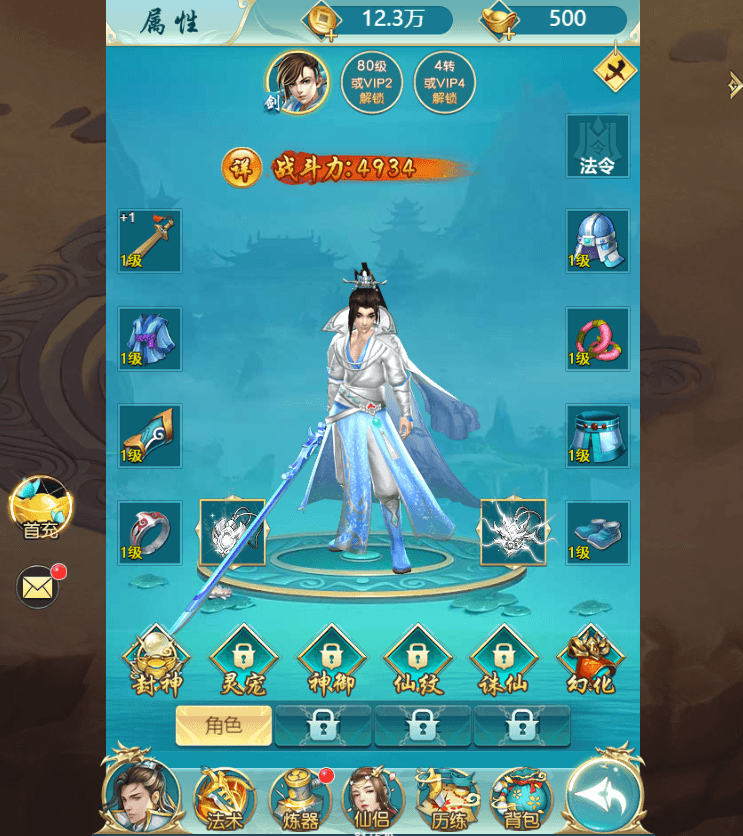Open the 历练 training menu

click(x=447, y=797)
